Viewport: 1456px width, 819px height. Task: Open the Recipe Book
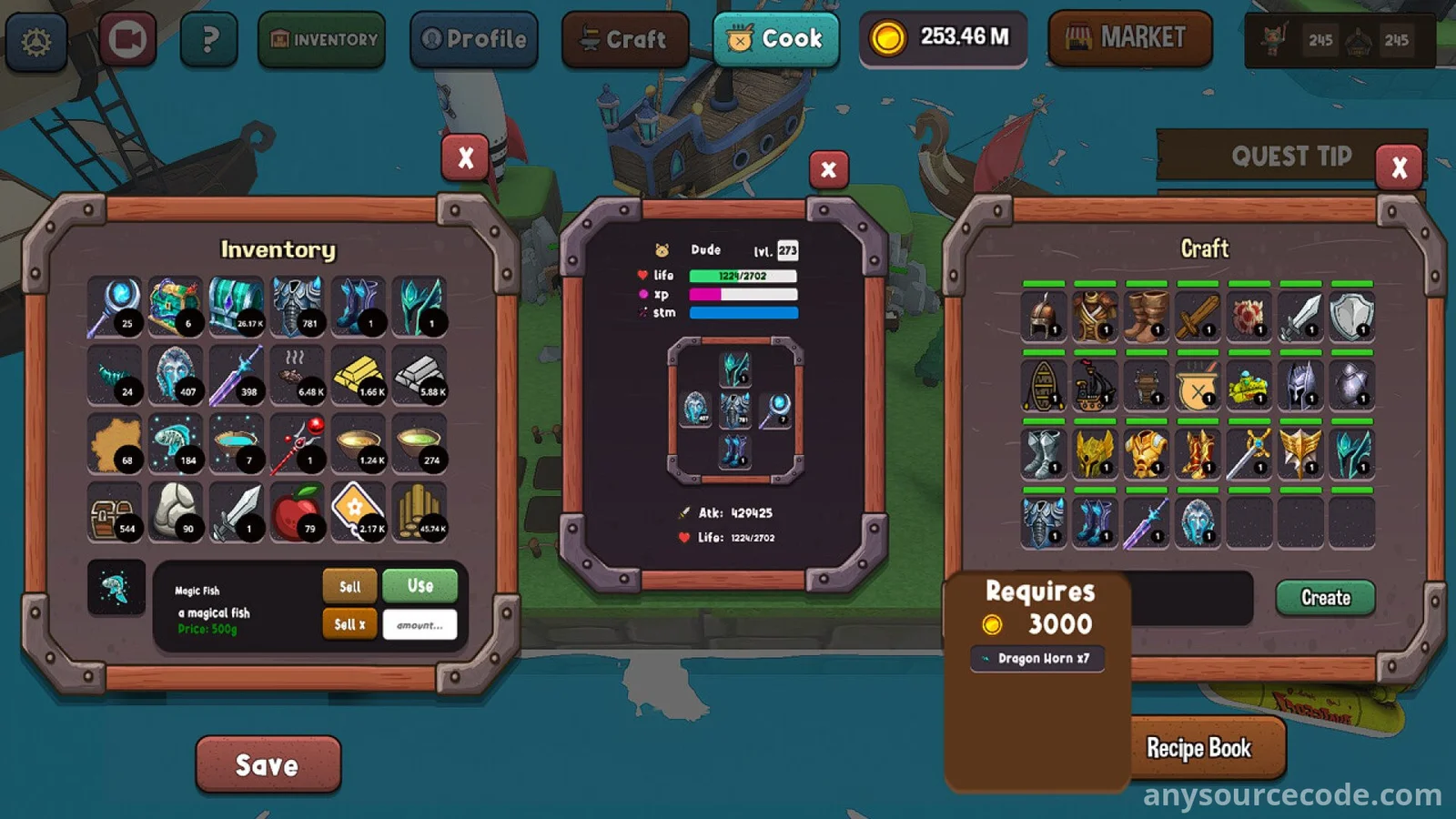click(1198, 748)
